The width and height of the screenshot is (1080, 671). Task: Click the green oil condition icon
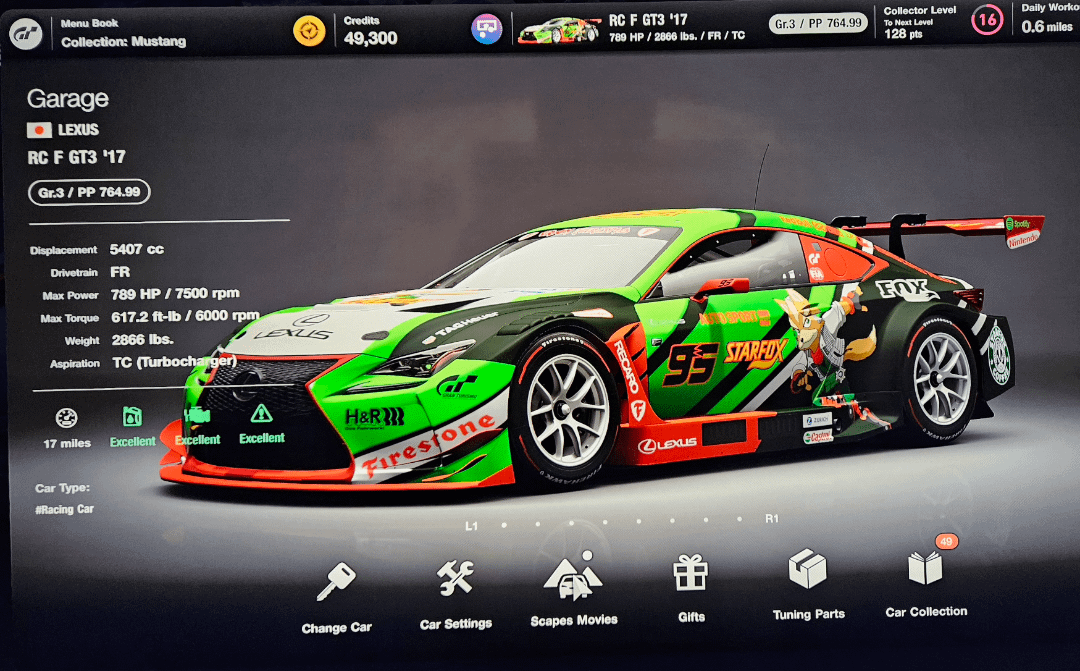[x=133, y=417]
